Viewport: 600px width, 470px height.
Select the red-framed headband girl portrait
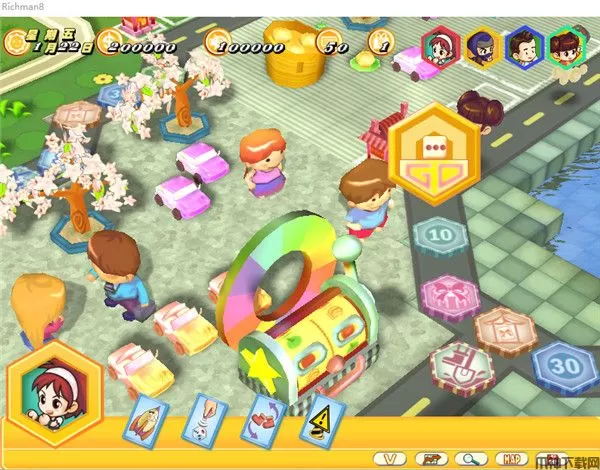pos(440,44)
